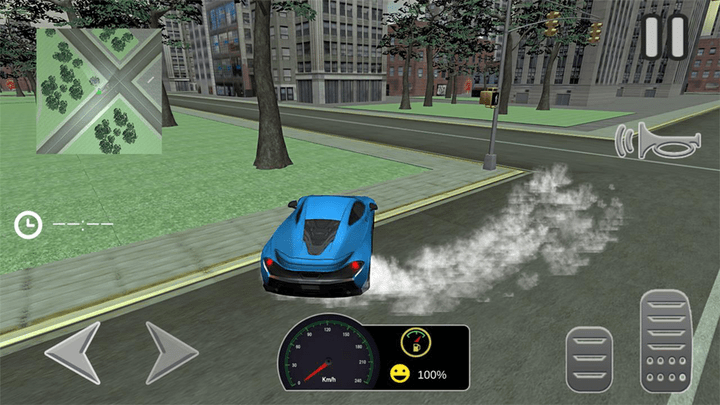Screen dimensions: 720x405
Task: Steer right with the right arrow
Action: pyautogui.click(x=170, y=352)
